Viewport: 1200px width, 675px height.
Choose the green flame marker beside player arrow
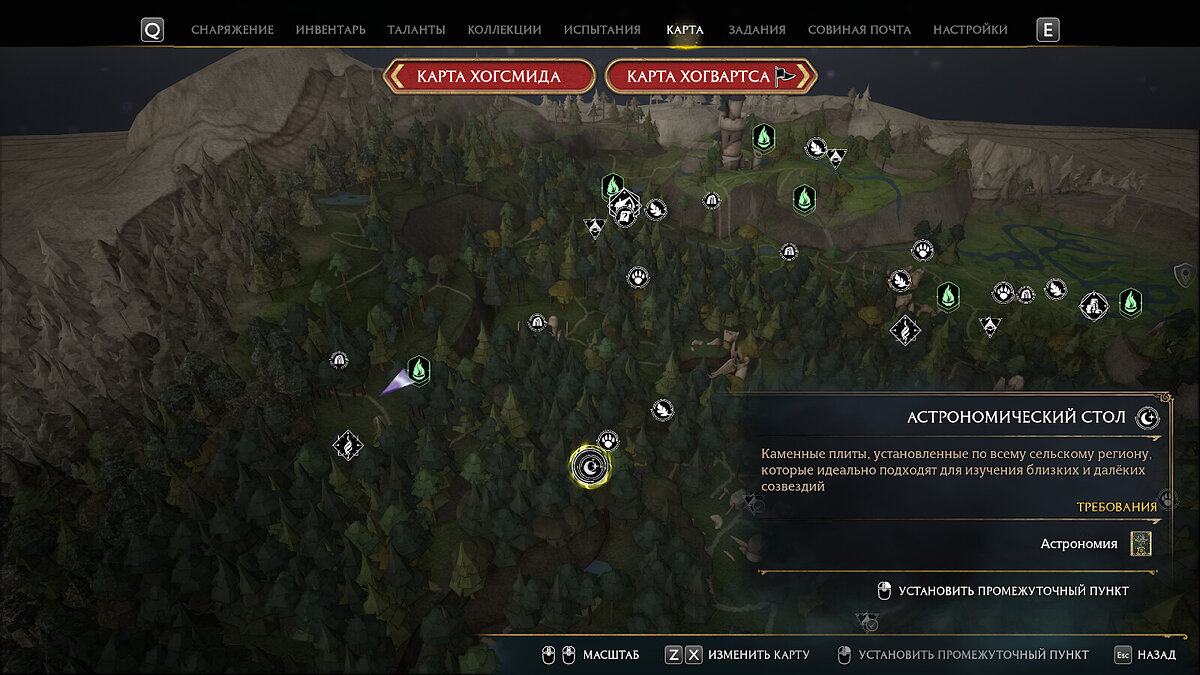click(x=419, y=370)
